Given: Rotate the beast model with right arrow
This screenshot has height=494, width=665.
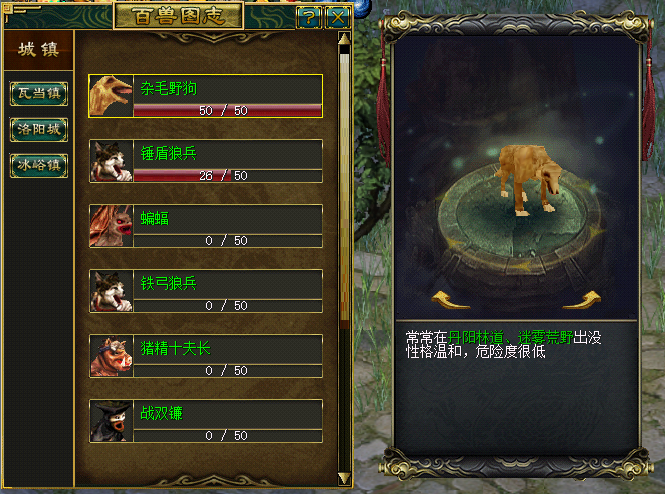Looking at the screenshot, I should pos(587,299).
